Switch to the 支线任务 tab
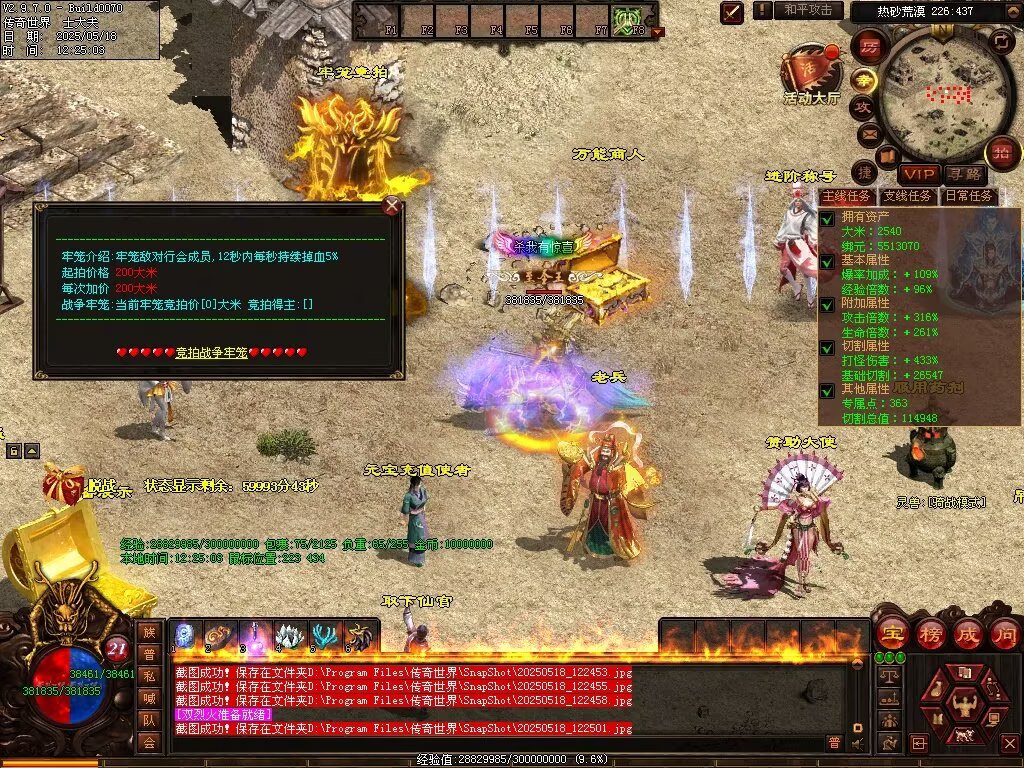1024x768 pixels. coord(907,196)
